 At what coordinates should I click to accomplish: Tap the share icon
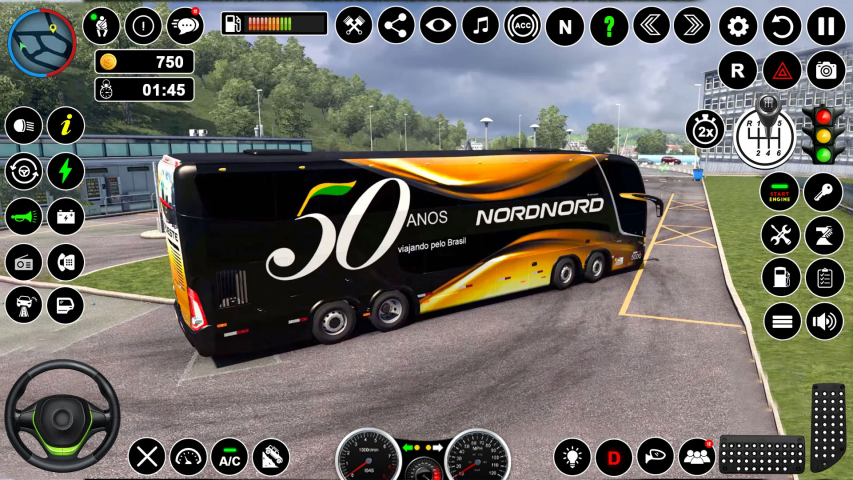click(x=396, y=26)
